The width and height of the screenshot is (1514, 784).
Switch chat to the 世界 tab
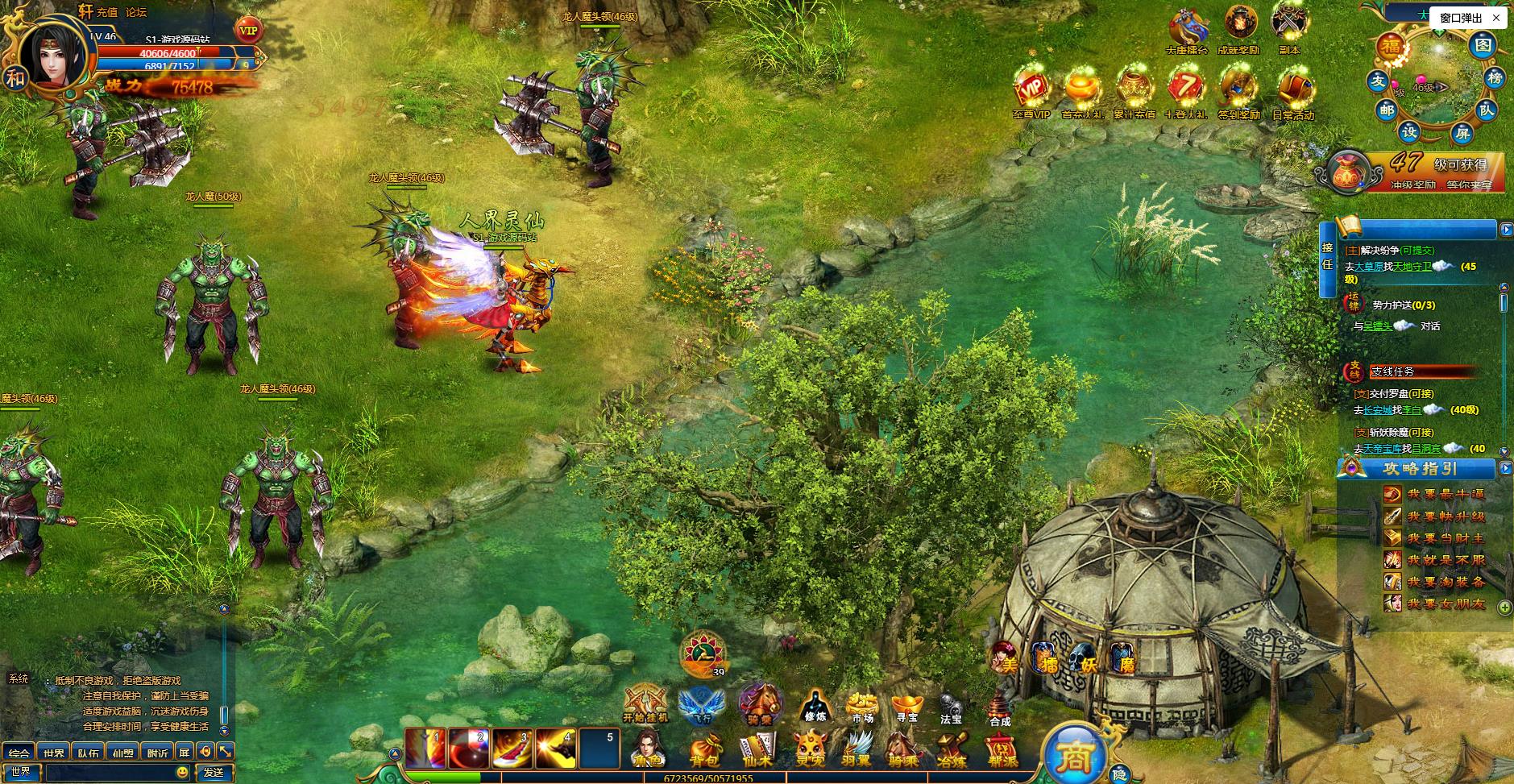pyautogui.click(x=54, y=753)
